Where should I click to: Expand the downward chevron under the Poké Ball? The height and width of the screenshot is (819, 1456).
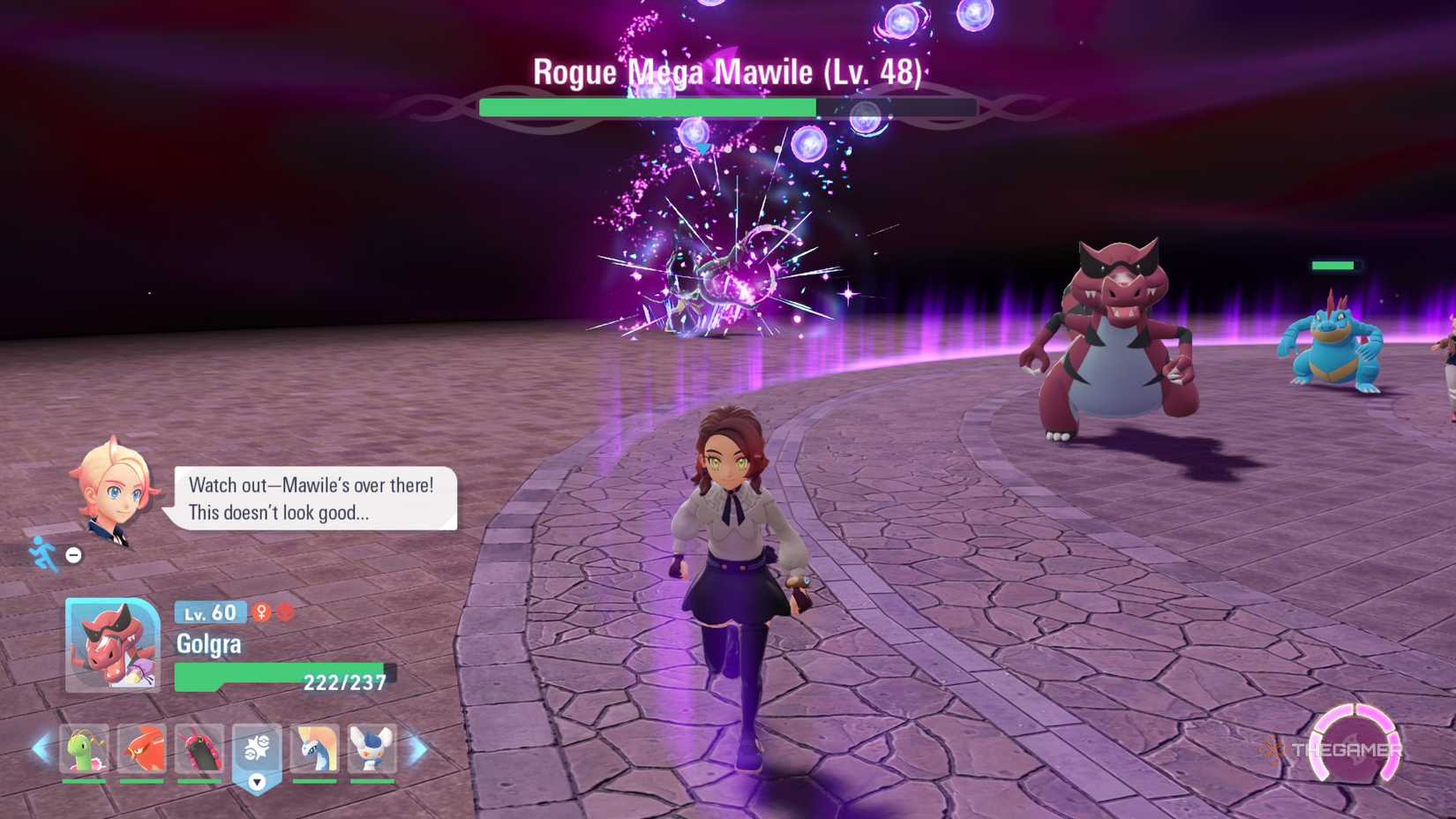(x=257, y=780)
